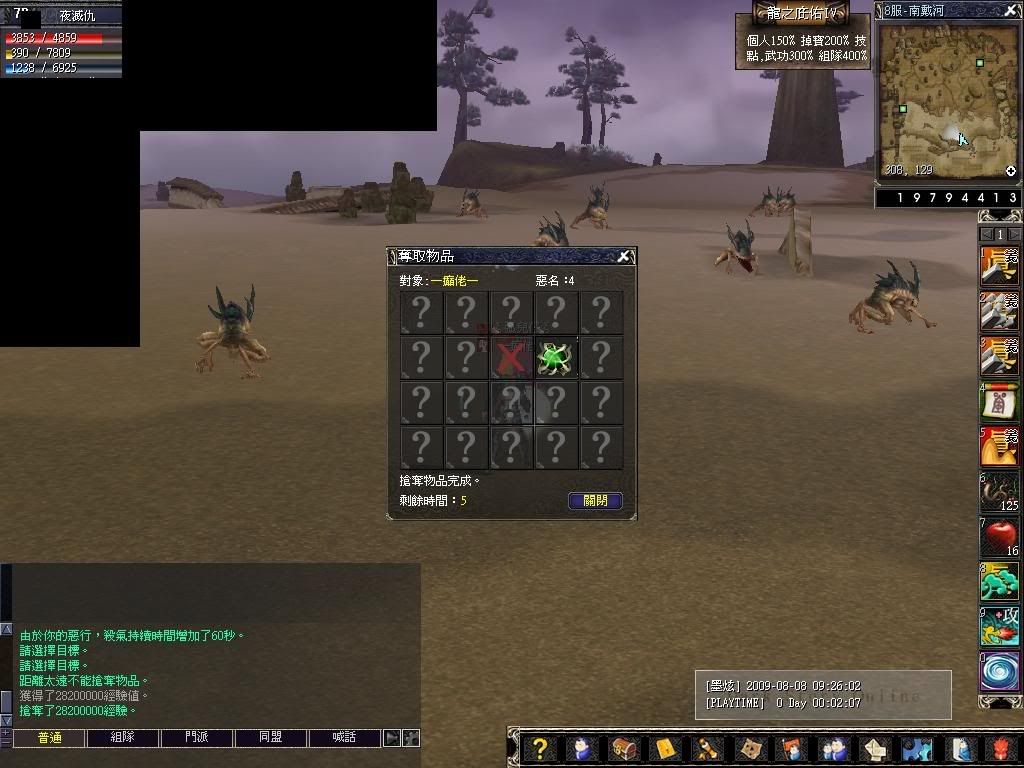Open the yellow question mark help icon
The height and width of the screenshot is (768, 1024).
539,749
